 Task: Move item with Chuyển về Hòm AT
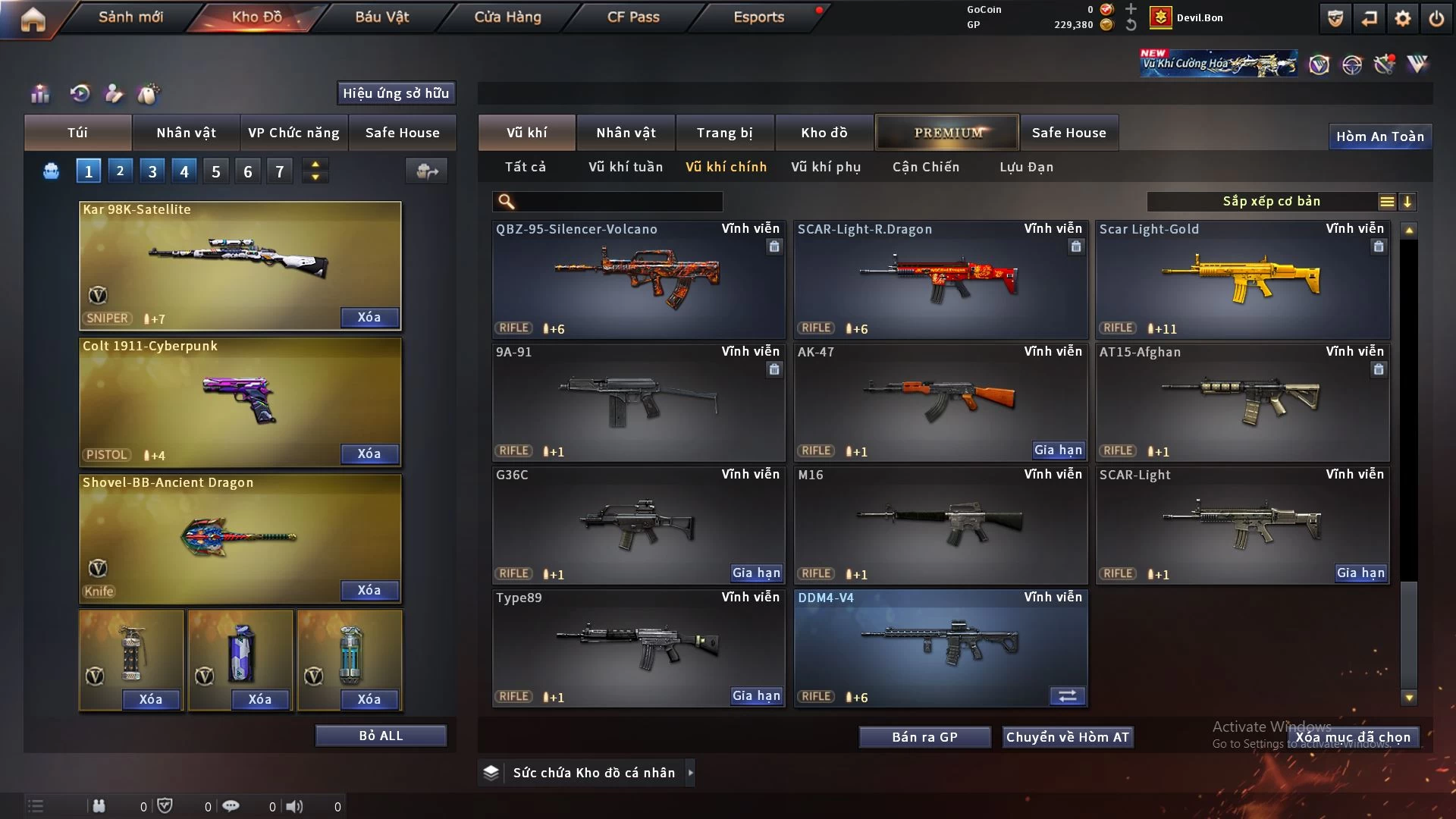coord(1068,737)
